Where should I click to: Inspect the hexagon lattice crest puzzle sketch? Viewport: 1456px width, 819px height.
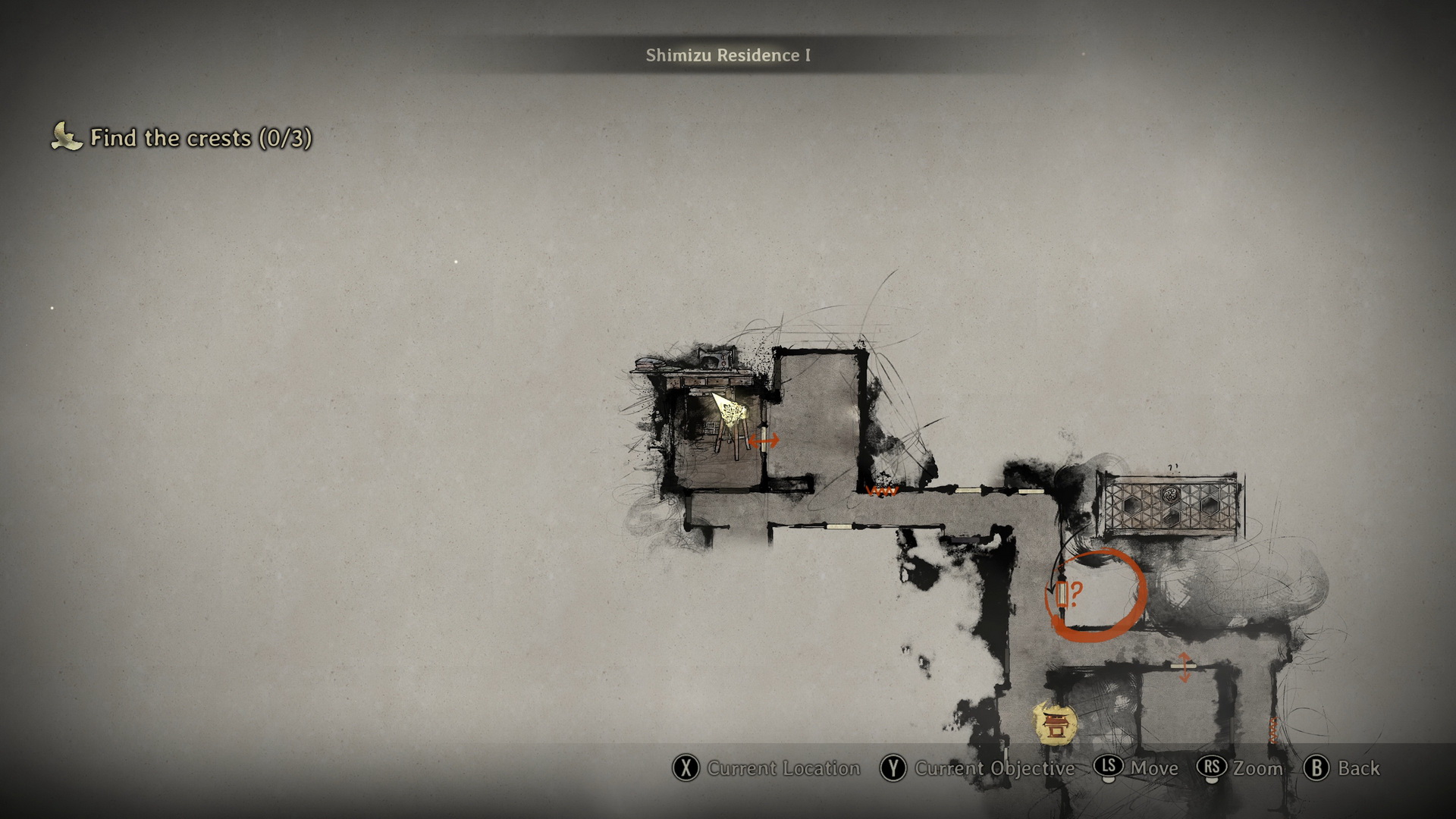coord(1169,504)
